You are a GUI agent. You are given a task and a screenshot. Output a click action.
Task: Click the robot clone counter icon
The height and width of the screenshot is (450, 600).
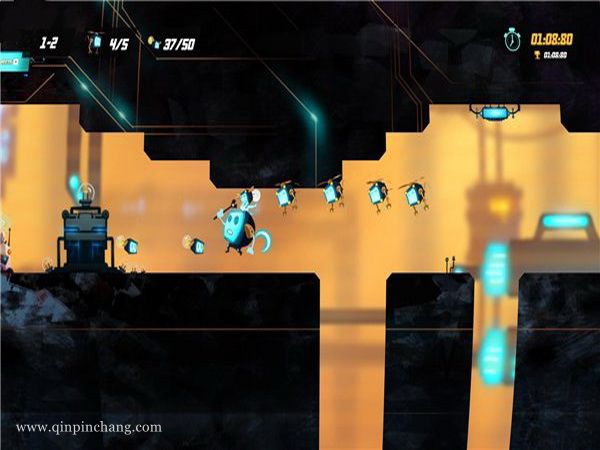(95, 42)
